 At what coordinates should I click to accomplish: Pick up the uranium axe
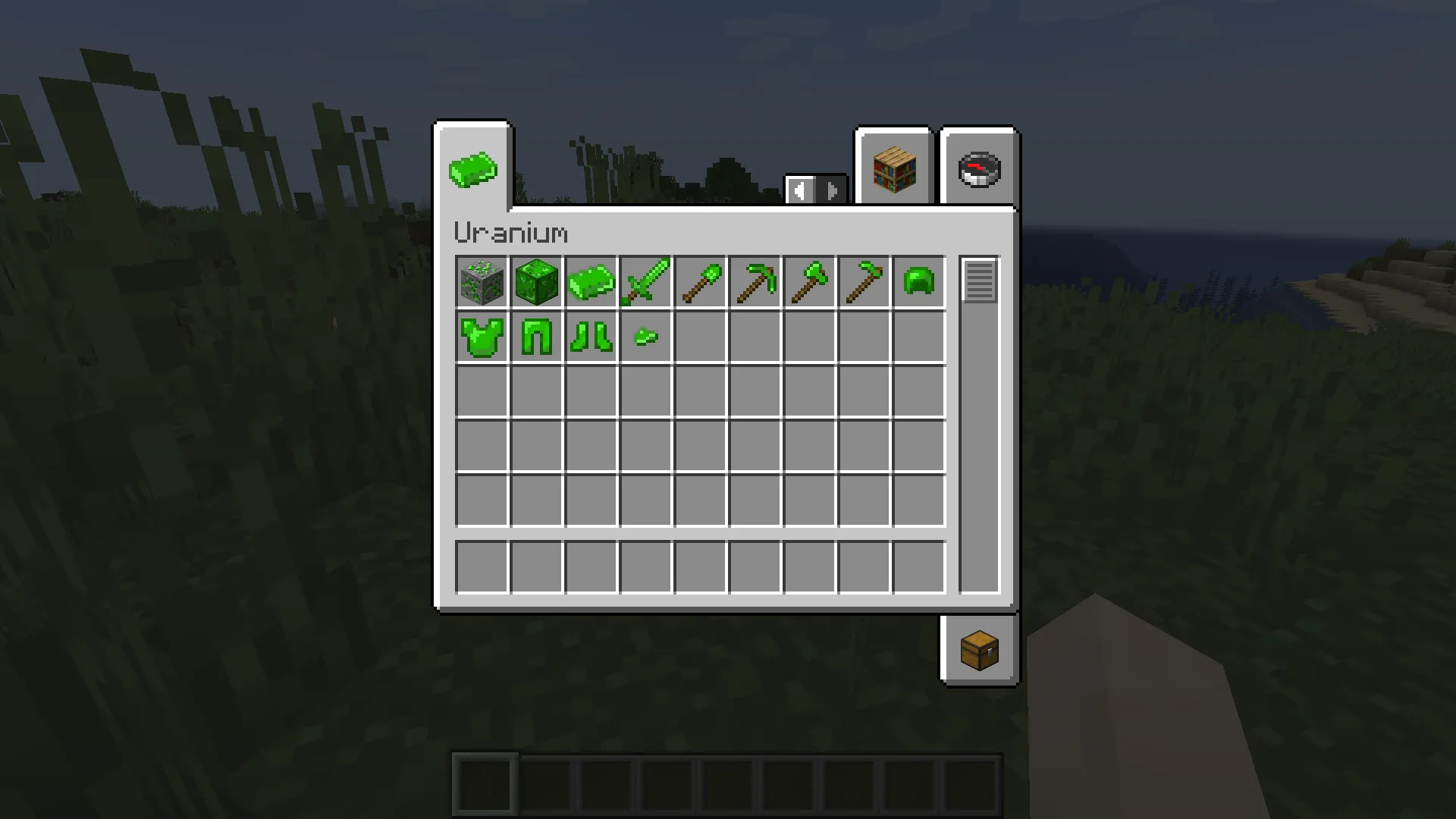[x=808, y=282]
